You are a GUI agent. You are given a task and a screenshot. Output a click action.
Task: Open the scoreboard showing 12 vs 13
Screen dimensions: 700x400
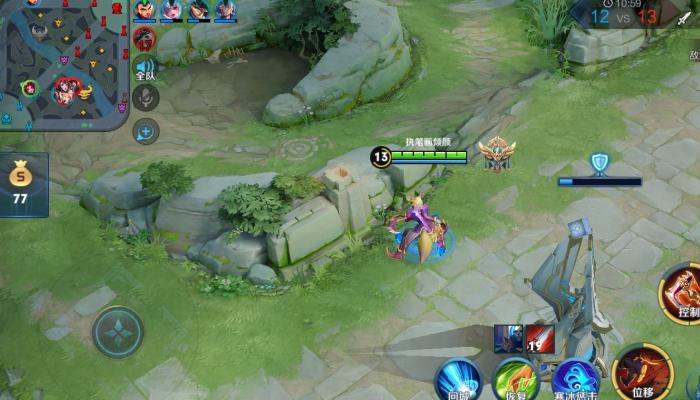point(623,15)
